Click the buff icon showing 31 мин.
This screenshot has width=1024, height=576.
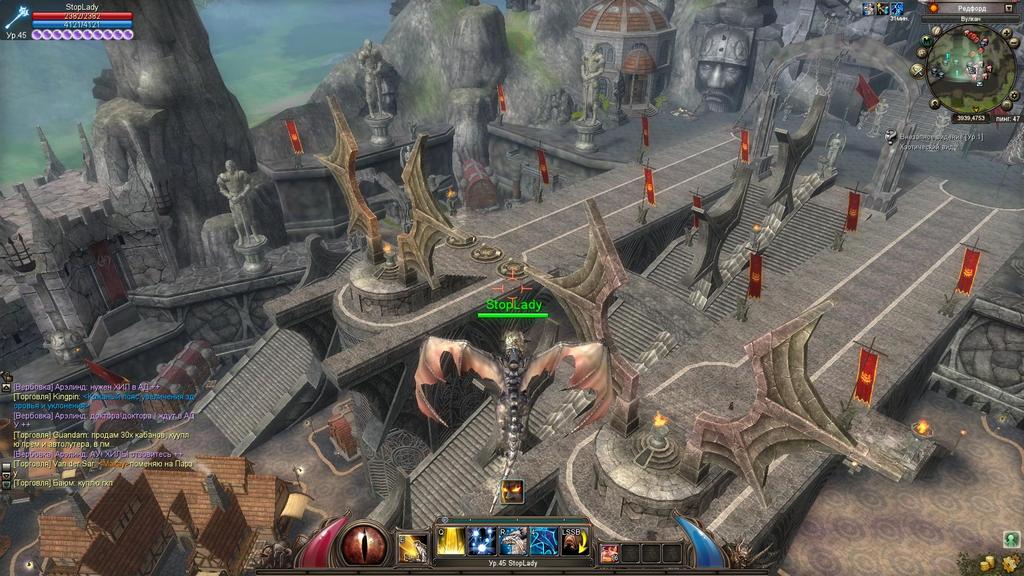click(x=897, y=9)
